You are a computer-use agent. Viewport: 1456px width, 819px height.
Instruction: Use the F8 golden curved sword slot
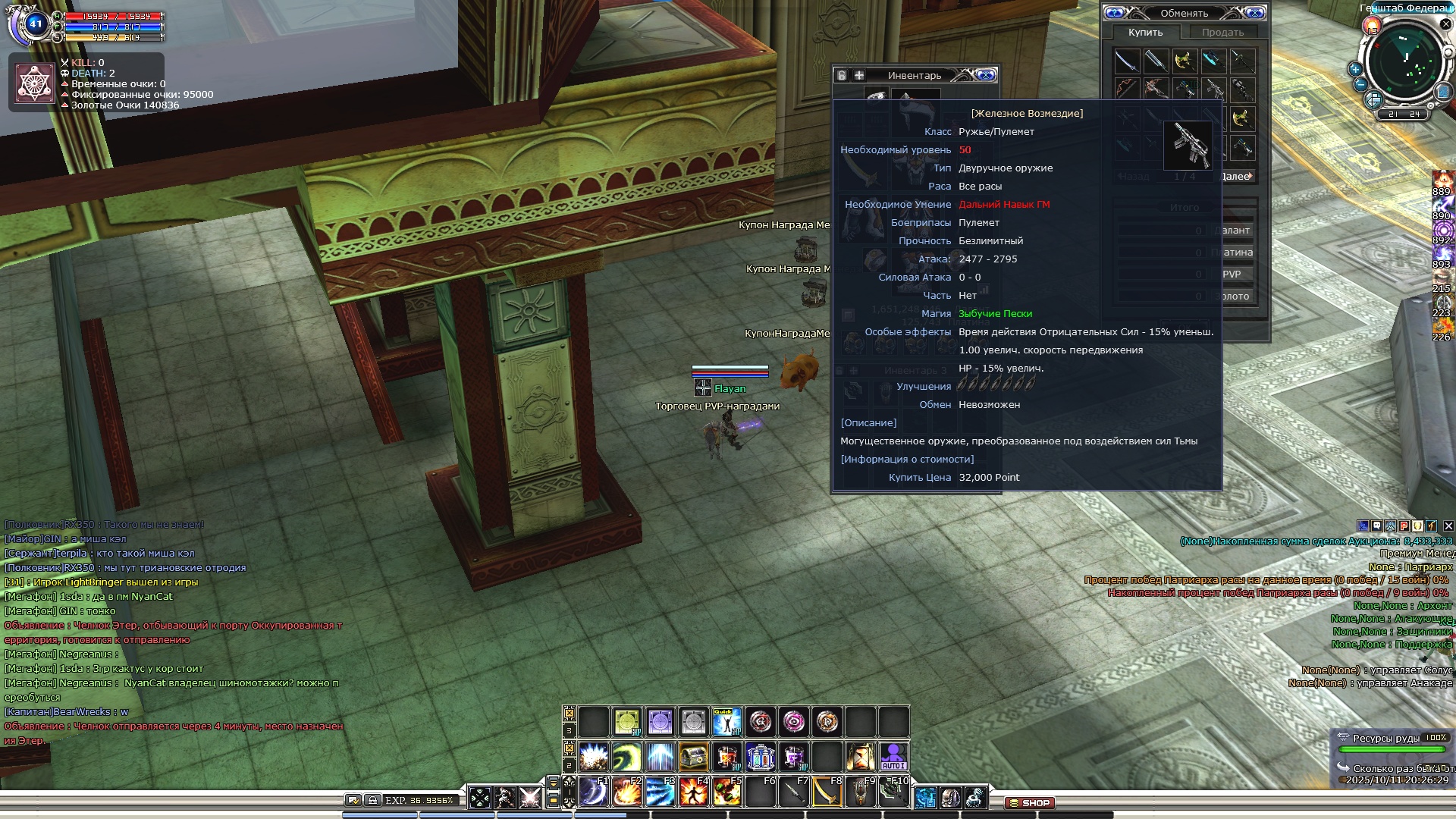coord(827,792)
